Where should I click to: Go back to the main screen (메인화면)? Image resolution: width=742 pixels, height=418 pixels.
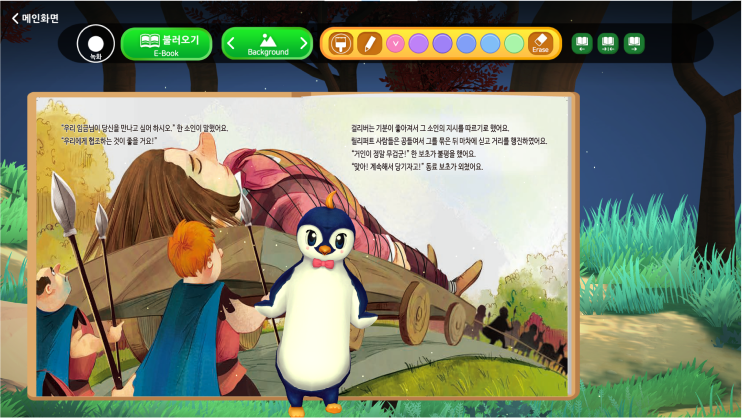(36, 17)
